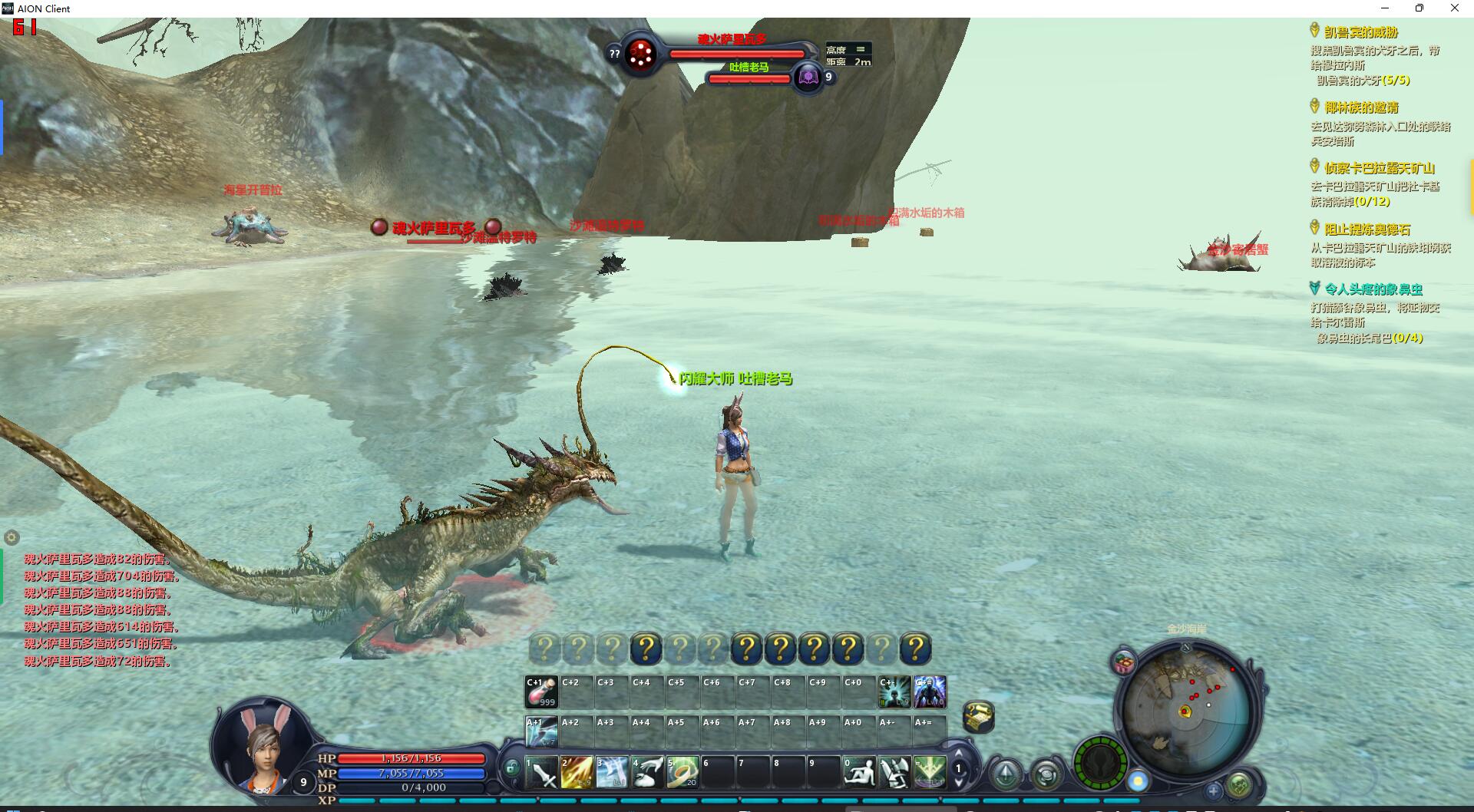This screenshot has height=812, width=1474.
Task: Click the minimap plus button
Action: pos(1214,791)
